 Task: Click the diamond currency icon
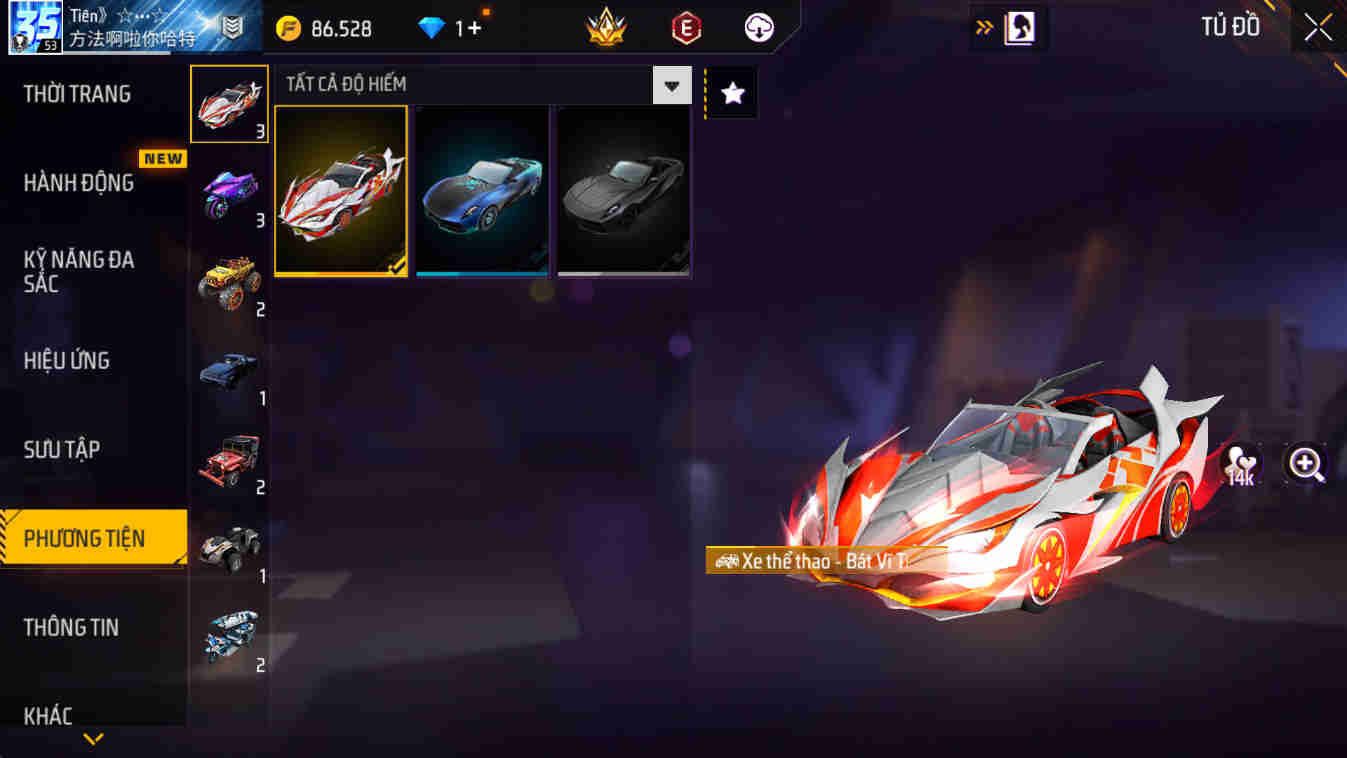(427, 28)
